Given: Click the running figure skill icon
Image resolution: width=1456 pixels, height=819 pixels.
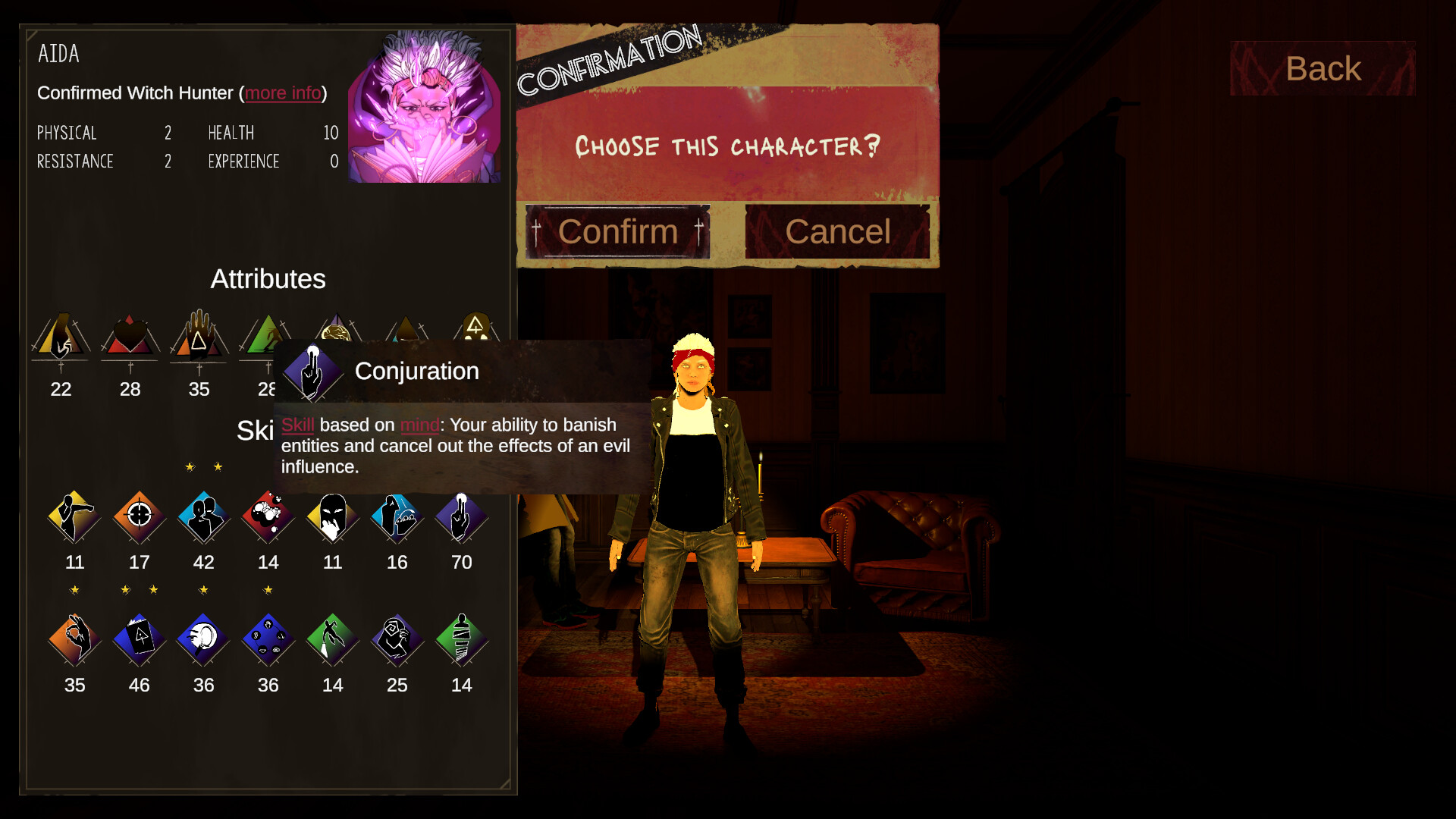Looking at the screenshot, I should [x=333, y=640].
